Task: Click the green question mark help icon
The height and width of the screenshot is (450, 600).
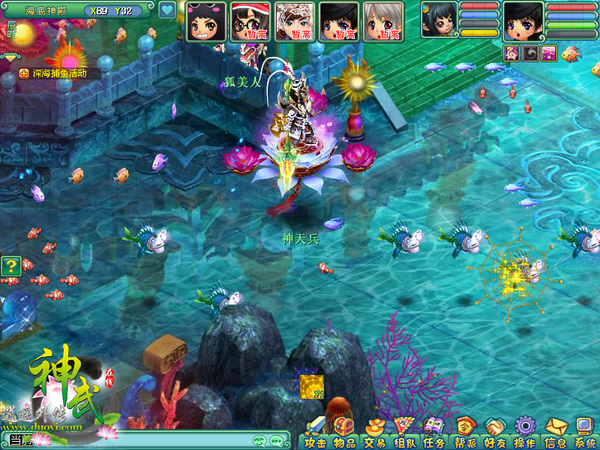Action: tap(11, 266)
